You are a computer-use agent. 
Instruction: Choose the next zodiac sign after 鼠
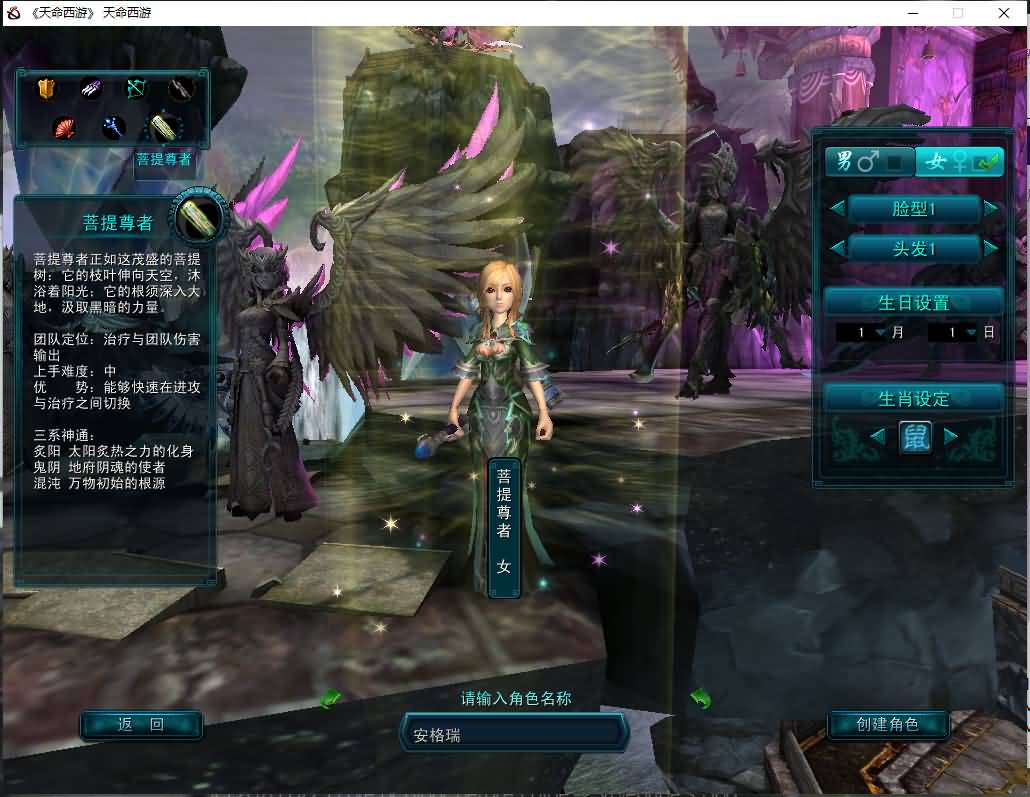tap(951, 436)
